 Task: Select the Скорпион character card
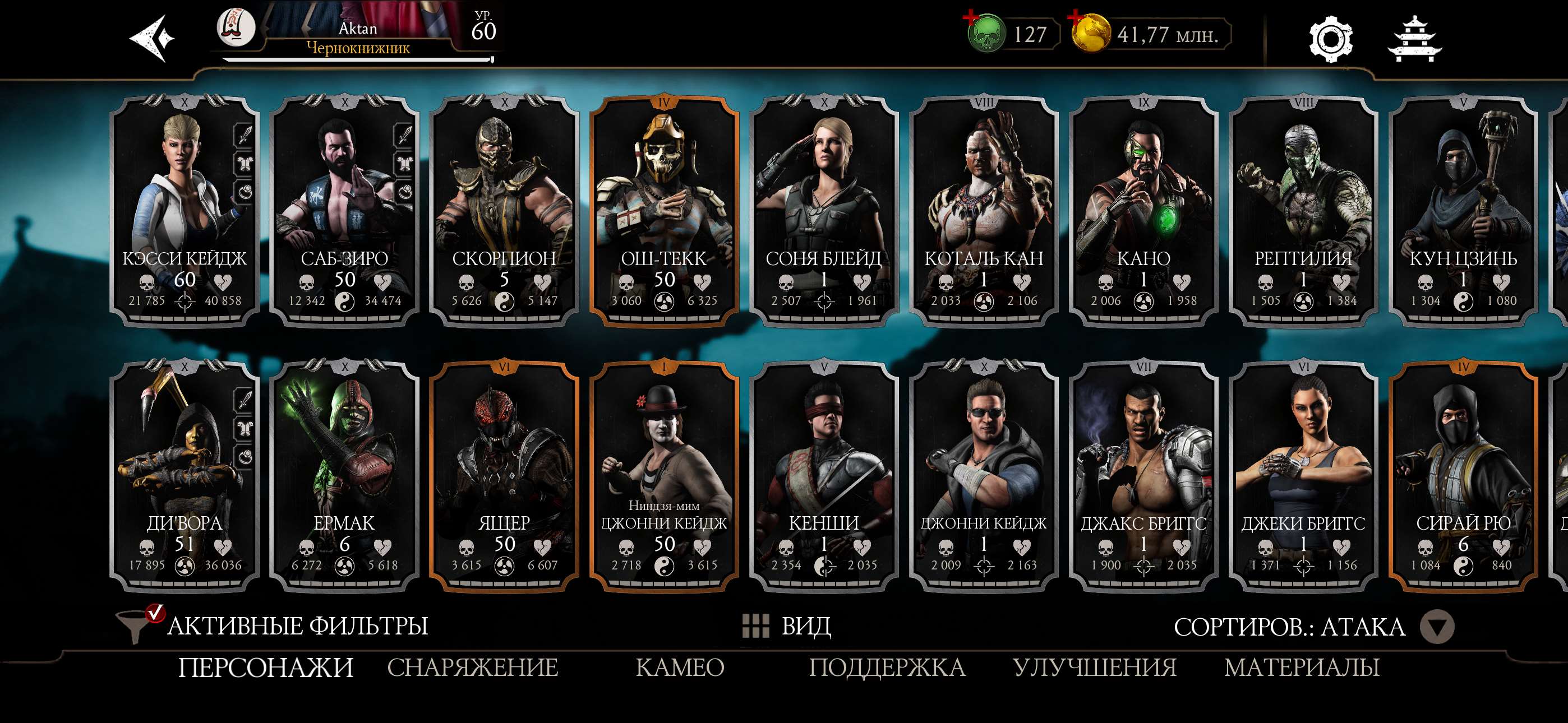(505, 207)
